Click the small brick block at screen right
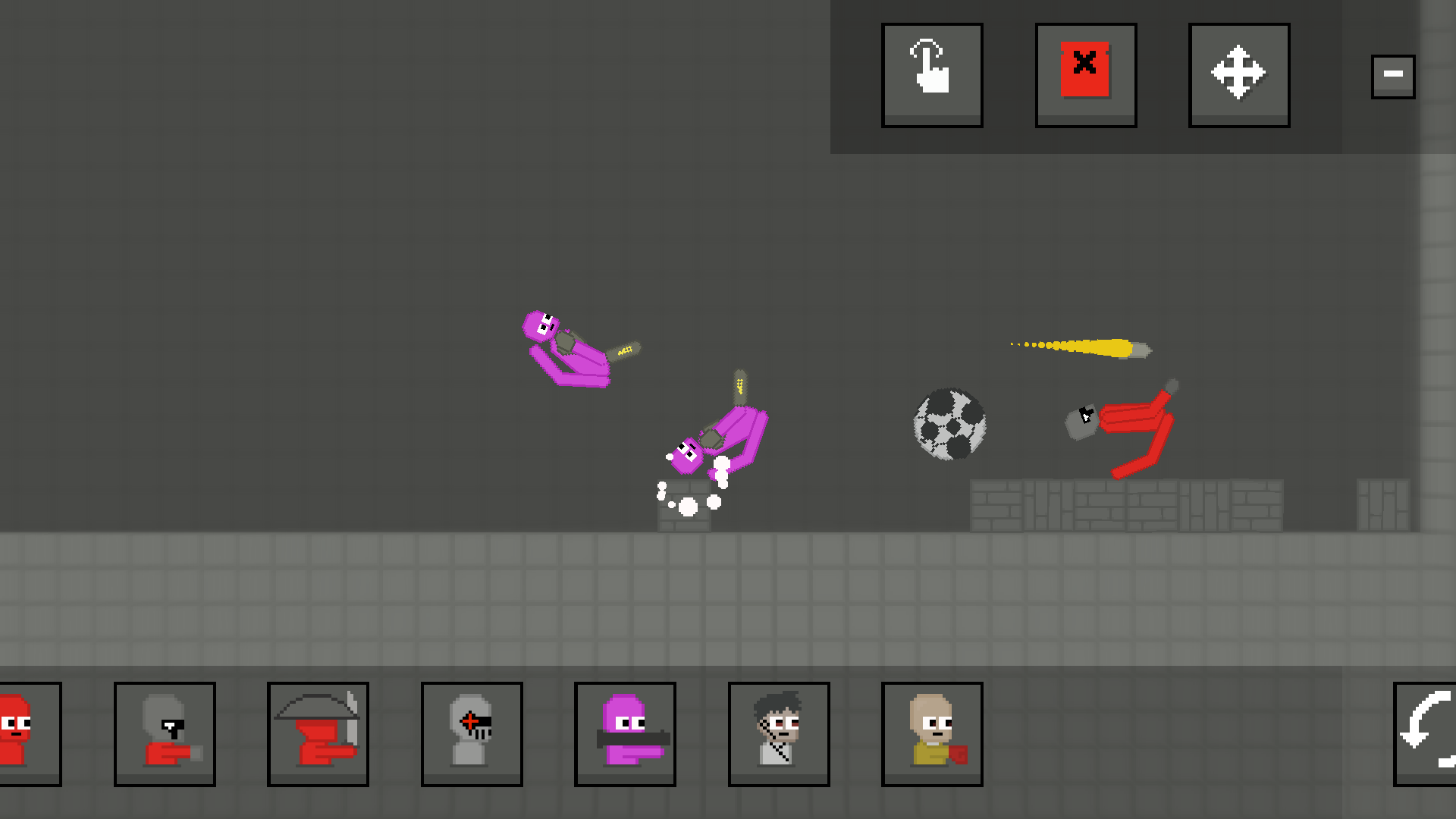The height and width of the screenshot is (819, 1456). coord(1385,507)
